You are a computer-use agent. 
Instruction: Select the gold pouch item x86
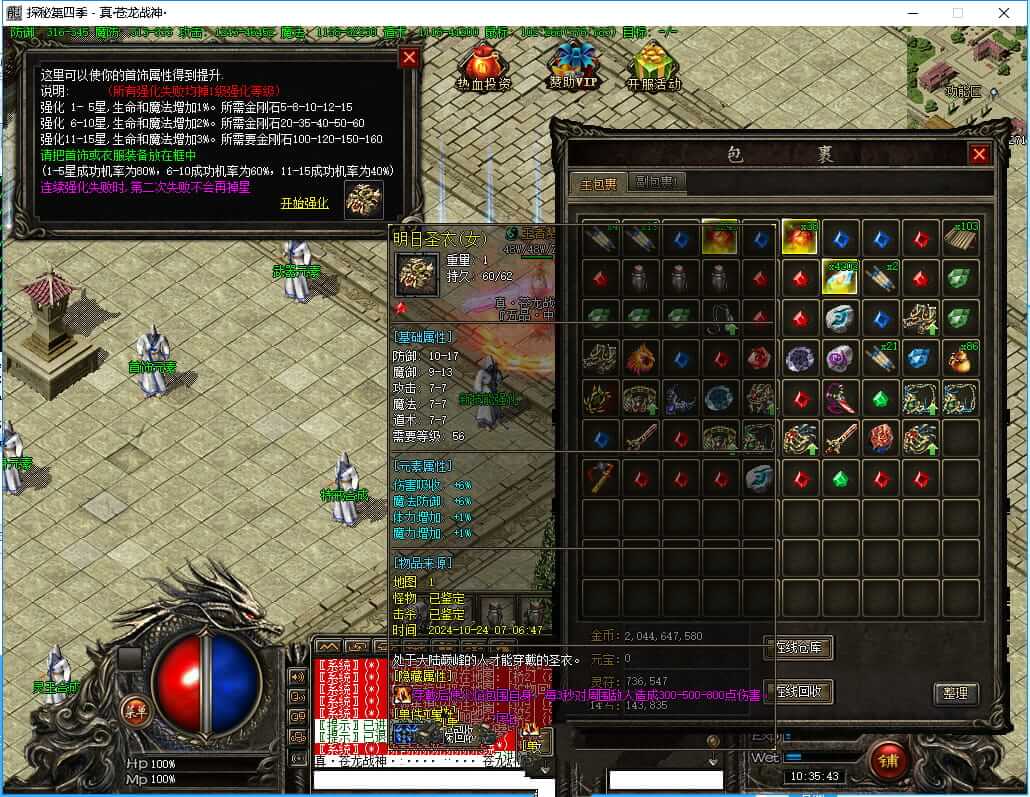961,358
